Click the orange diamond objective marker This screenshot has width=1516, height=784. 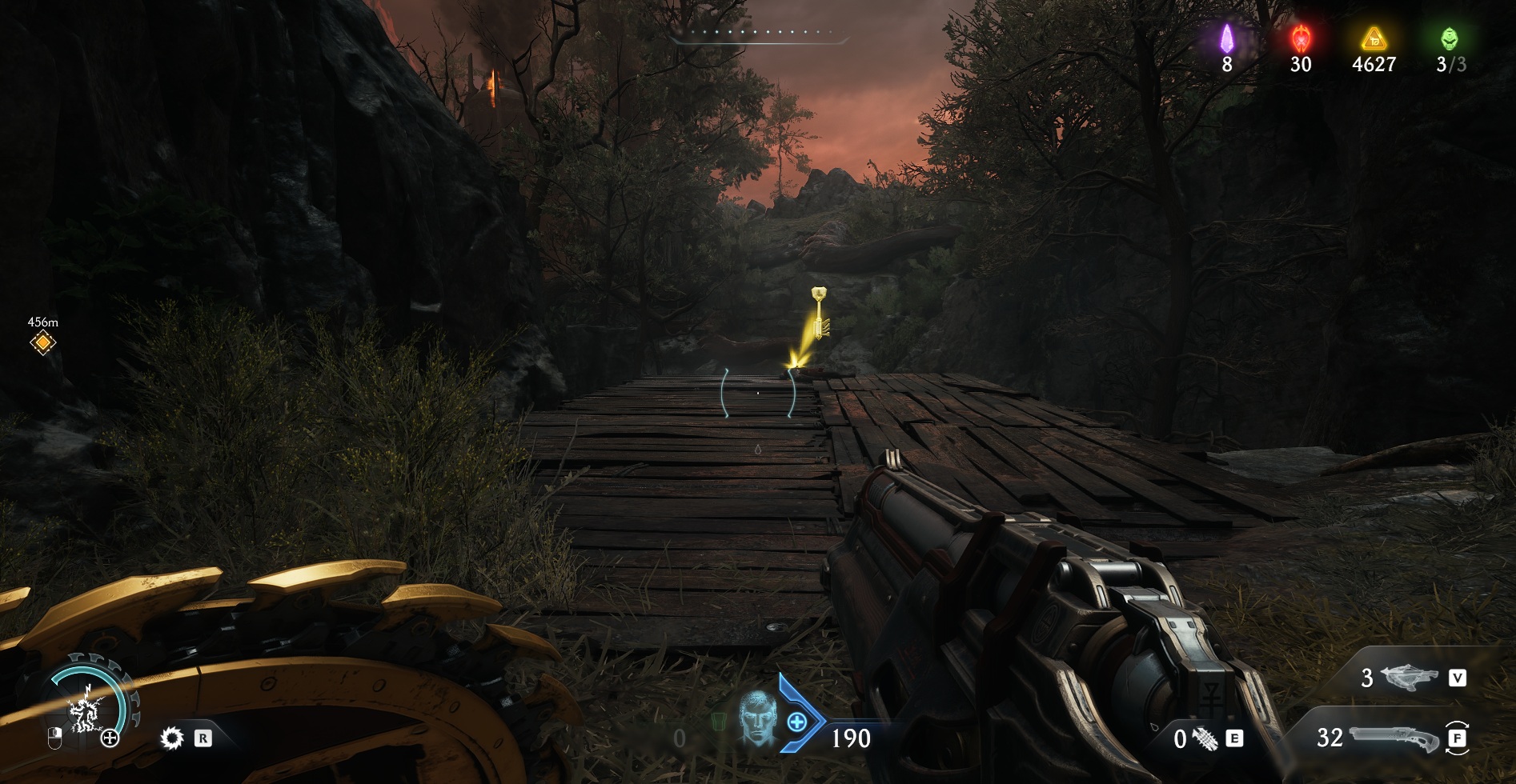42,343
